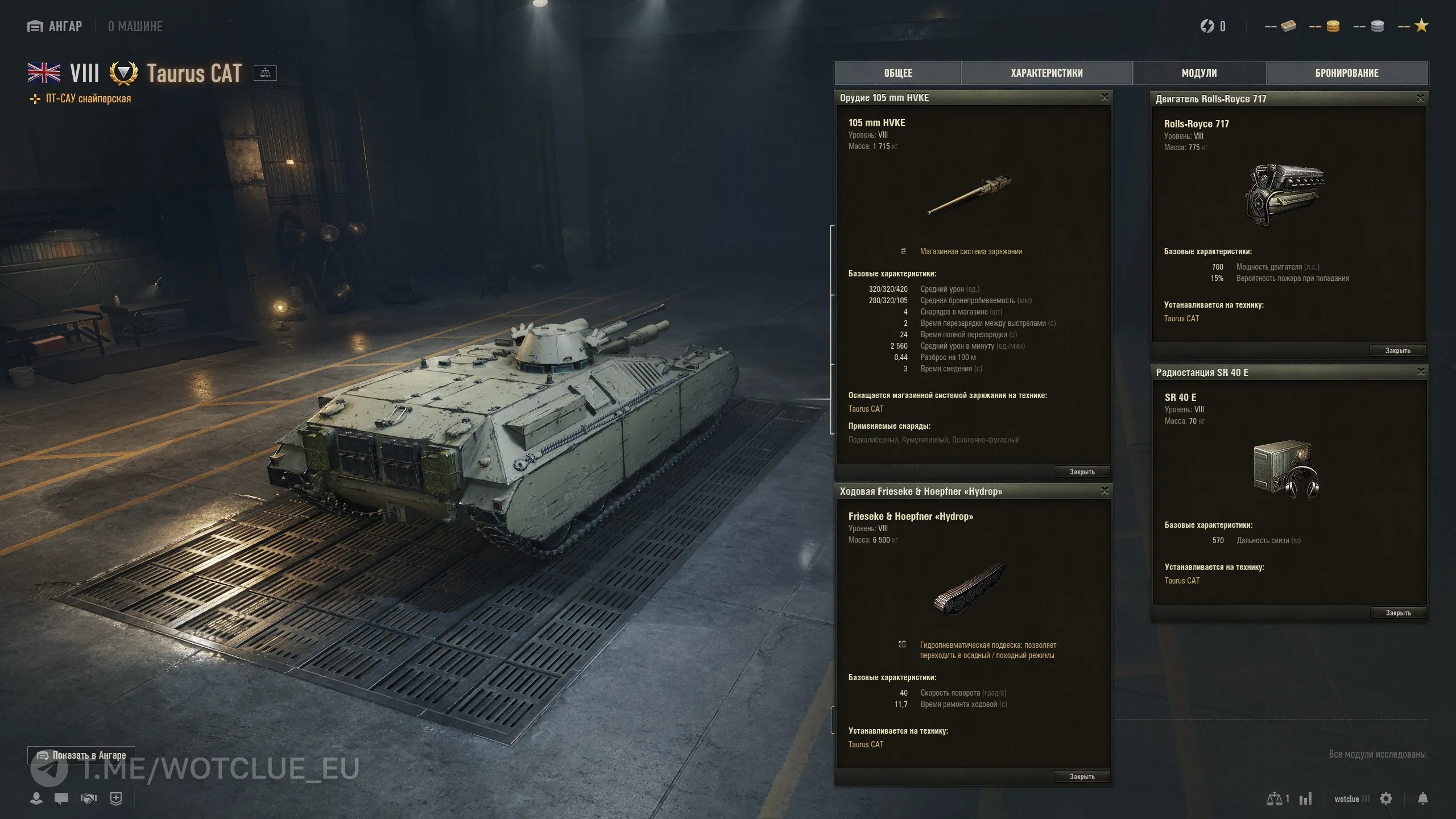Click Закрыть under the suspension panel
Viewport: 1456px width, 819px height.
[1082, 776]
